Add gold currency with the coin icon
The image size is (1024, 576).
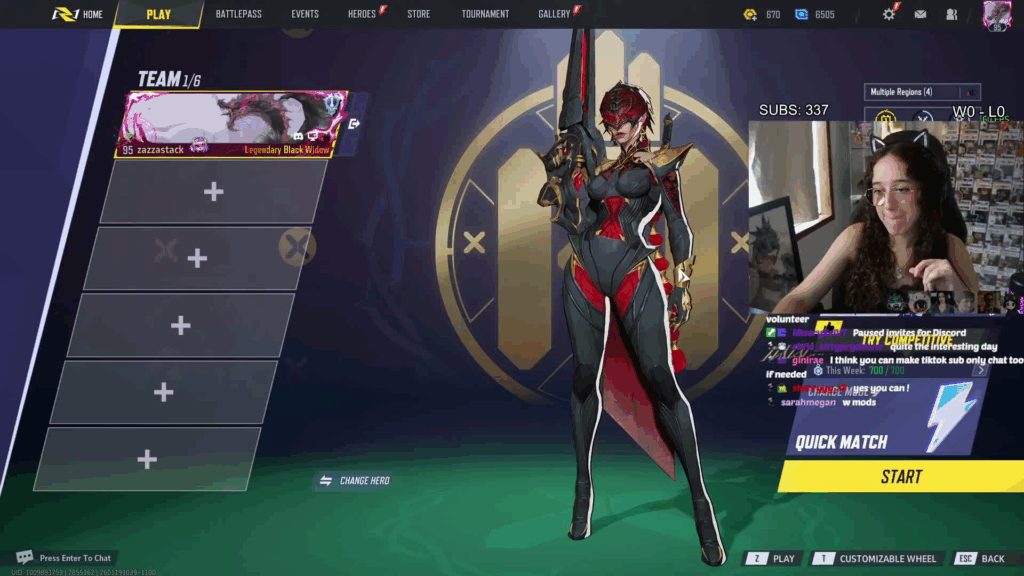[750, 14]
